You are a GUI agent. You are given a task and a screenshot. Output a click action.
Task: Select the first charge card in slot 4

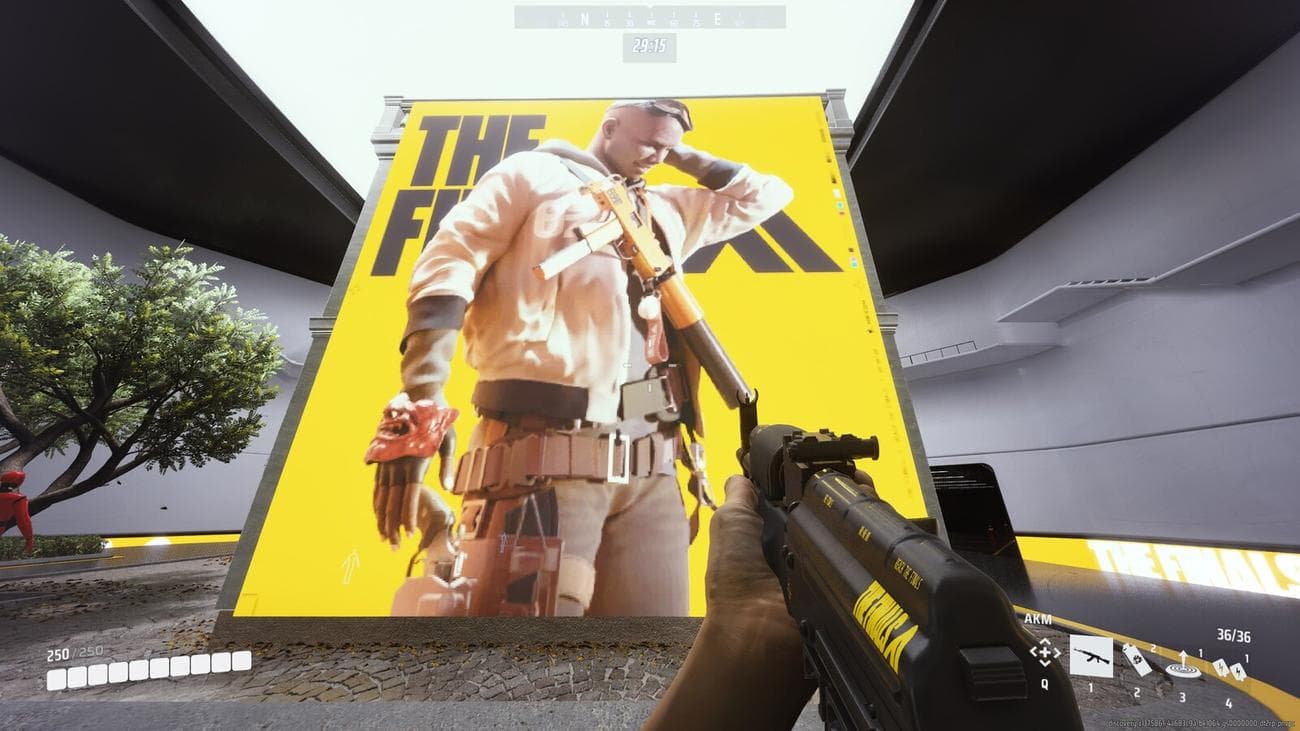coord(1222,668)
